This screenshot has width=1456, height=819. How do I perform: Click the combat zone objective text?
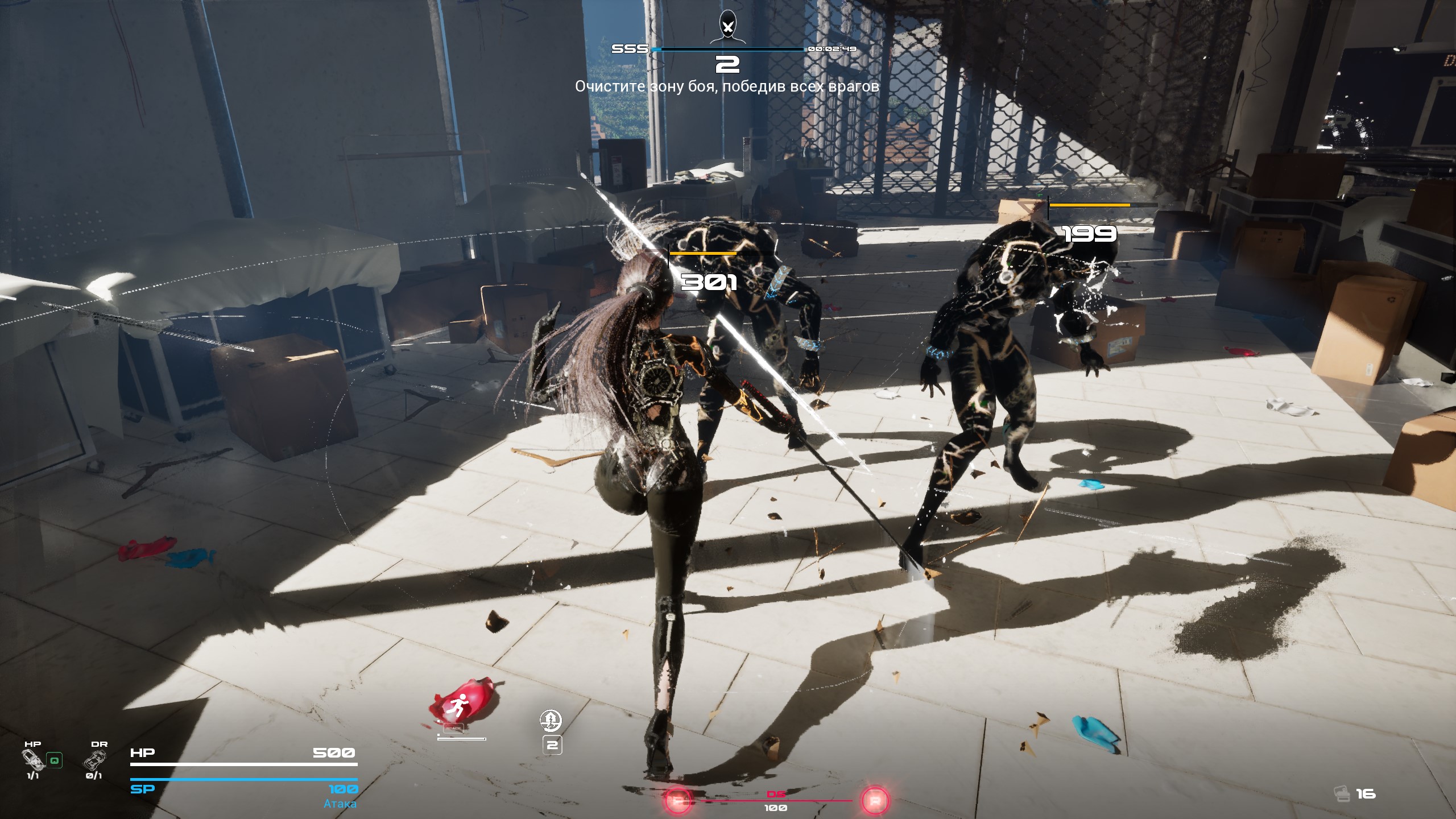[727, 86]
